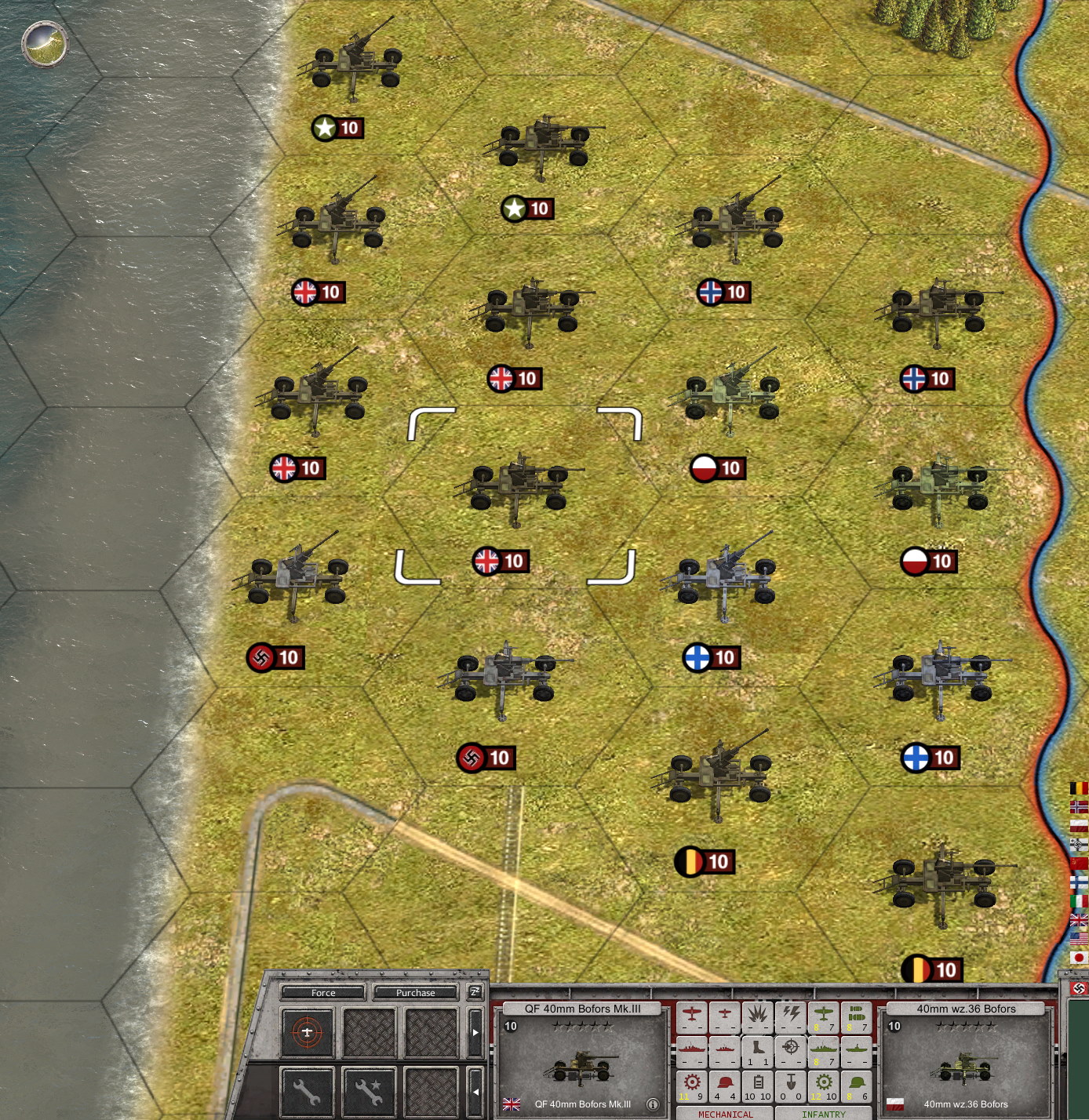Collapse the lower slot row with the left arrow
The image size is (1089, 1120).
[476, 1090]
